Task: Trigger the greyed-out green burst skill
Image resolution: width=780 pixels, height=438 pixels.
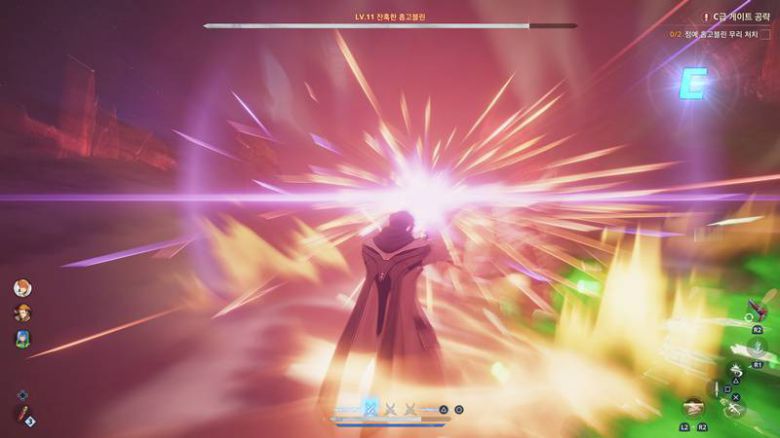Action: coord(758,347)
